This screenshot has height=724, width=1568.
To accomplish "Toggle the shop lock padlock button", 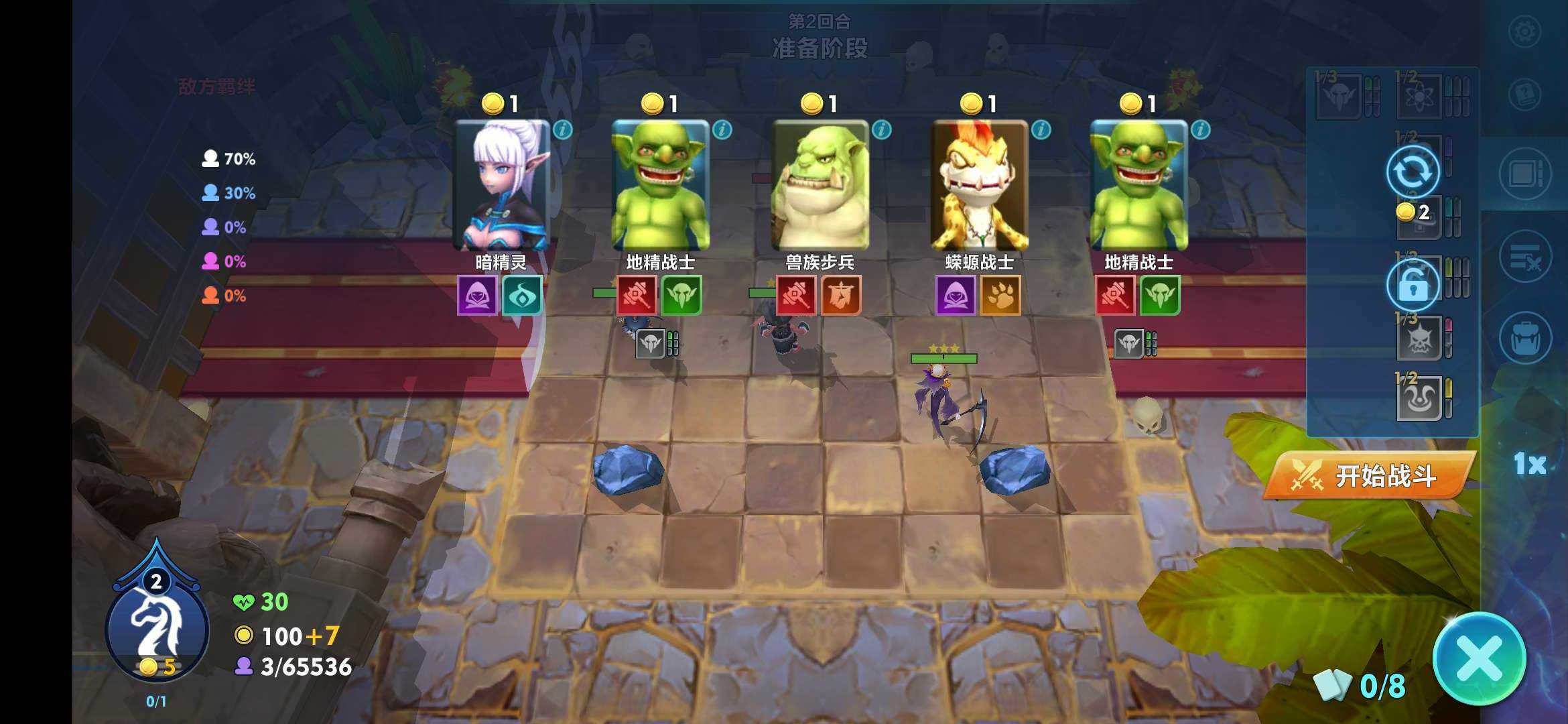I will click(x=1413, y=285).
